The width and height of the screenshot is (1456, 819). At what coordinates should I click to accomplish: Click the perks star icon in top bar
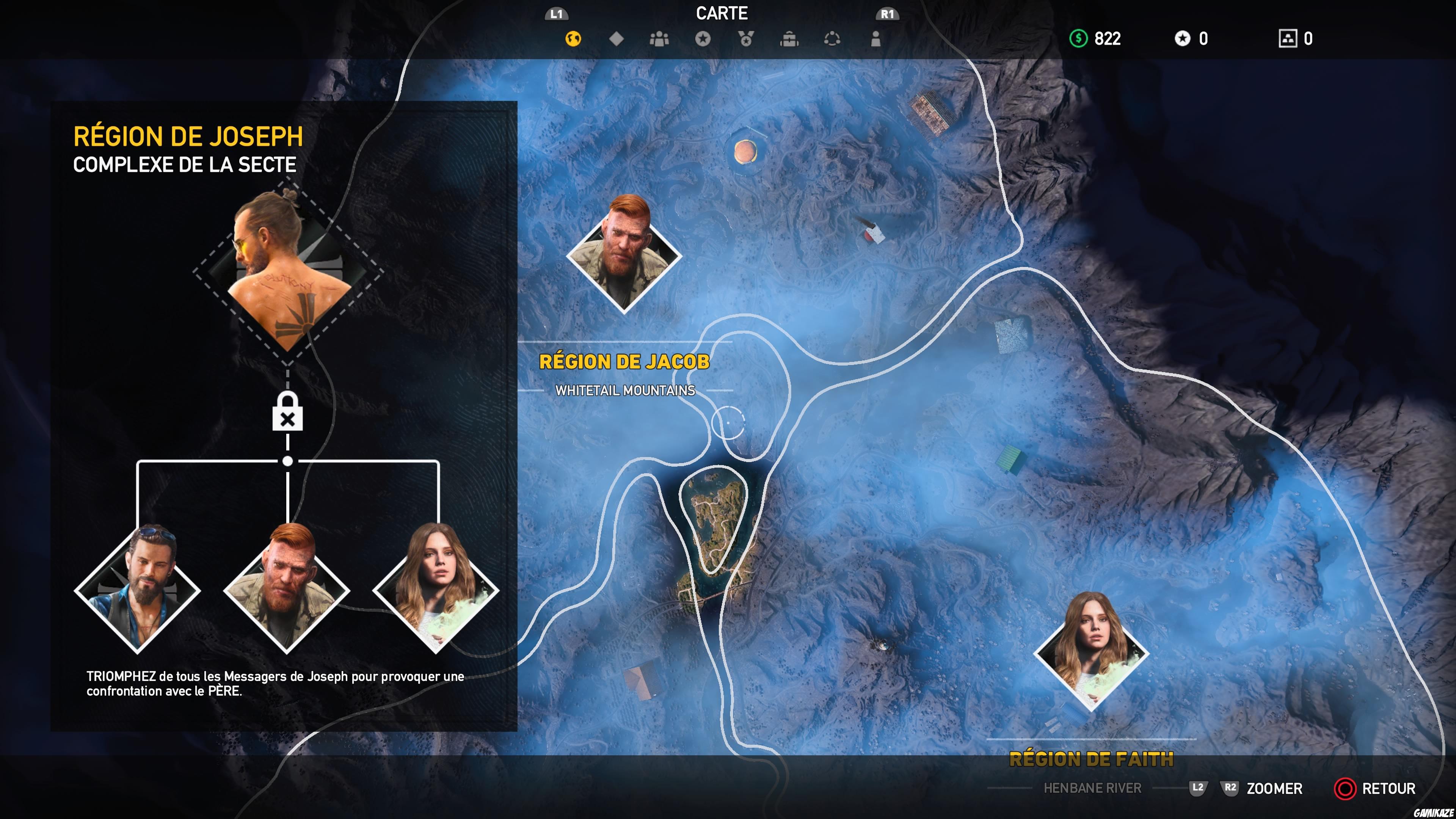click(x=703, y=38)
